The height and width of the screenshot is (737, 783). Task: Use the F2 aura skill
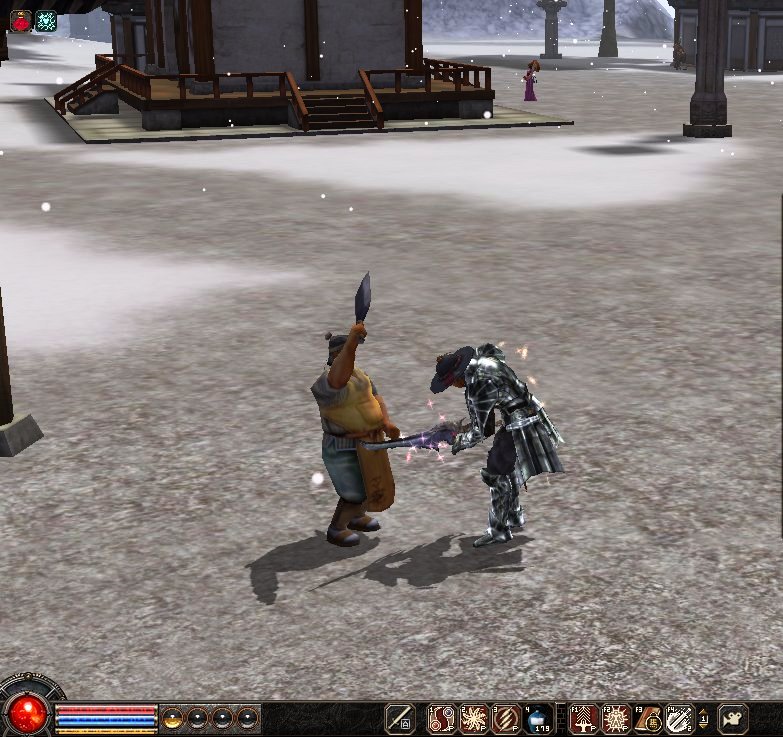click(616, 718)
